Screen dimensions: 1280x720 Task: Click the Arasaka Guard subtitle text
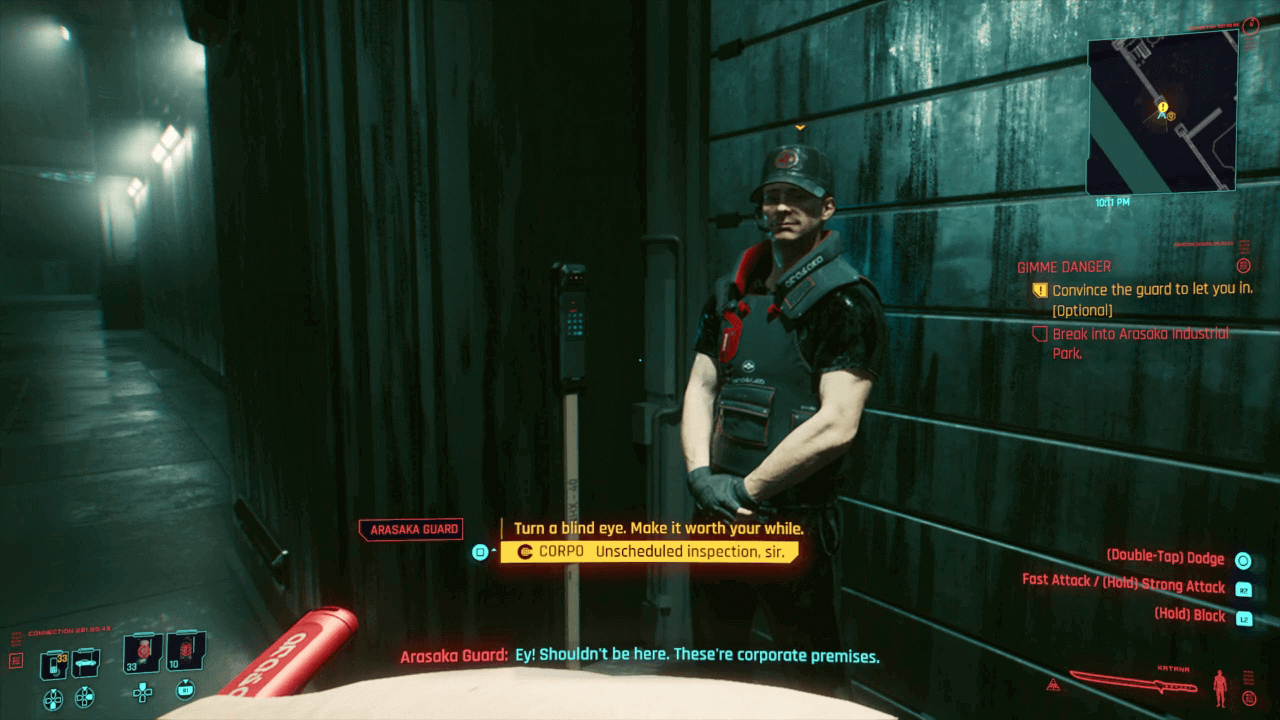640,655
